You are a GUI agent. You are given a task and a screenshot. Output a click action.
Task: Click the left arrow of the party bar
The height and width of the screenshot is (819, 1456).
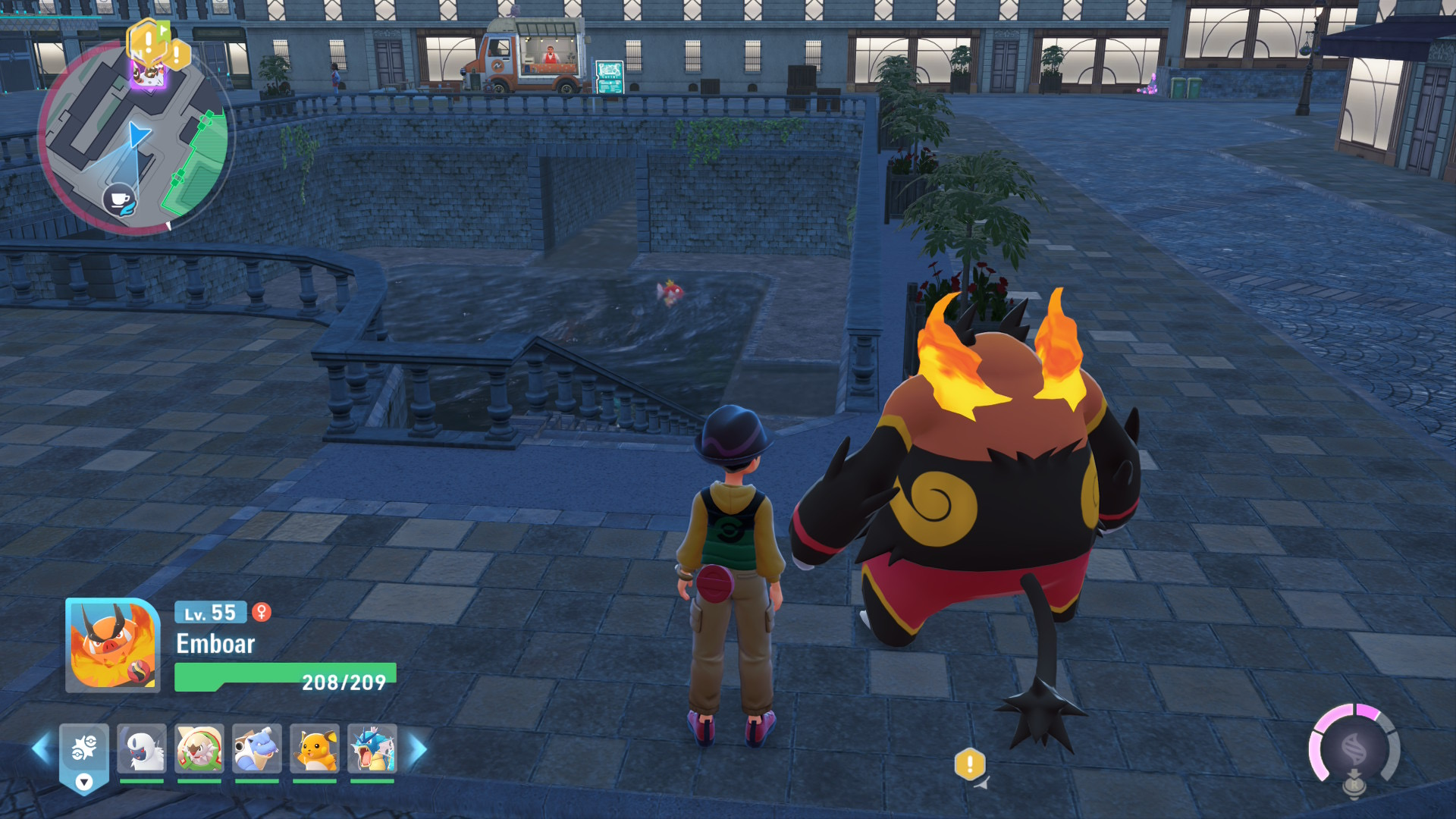point(40,748)
